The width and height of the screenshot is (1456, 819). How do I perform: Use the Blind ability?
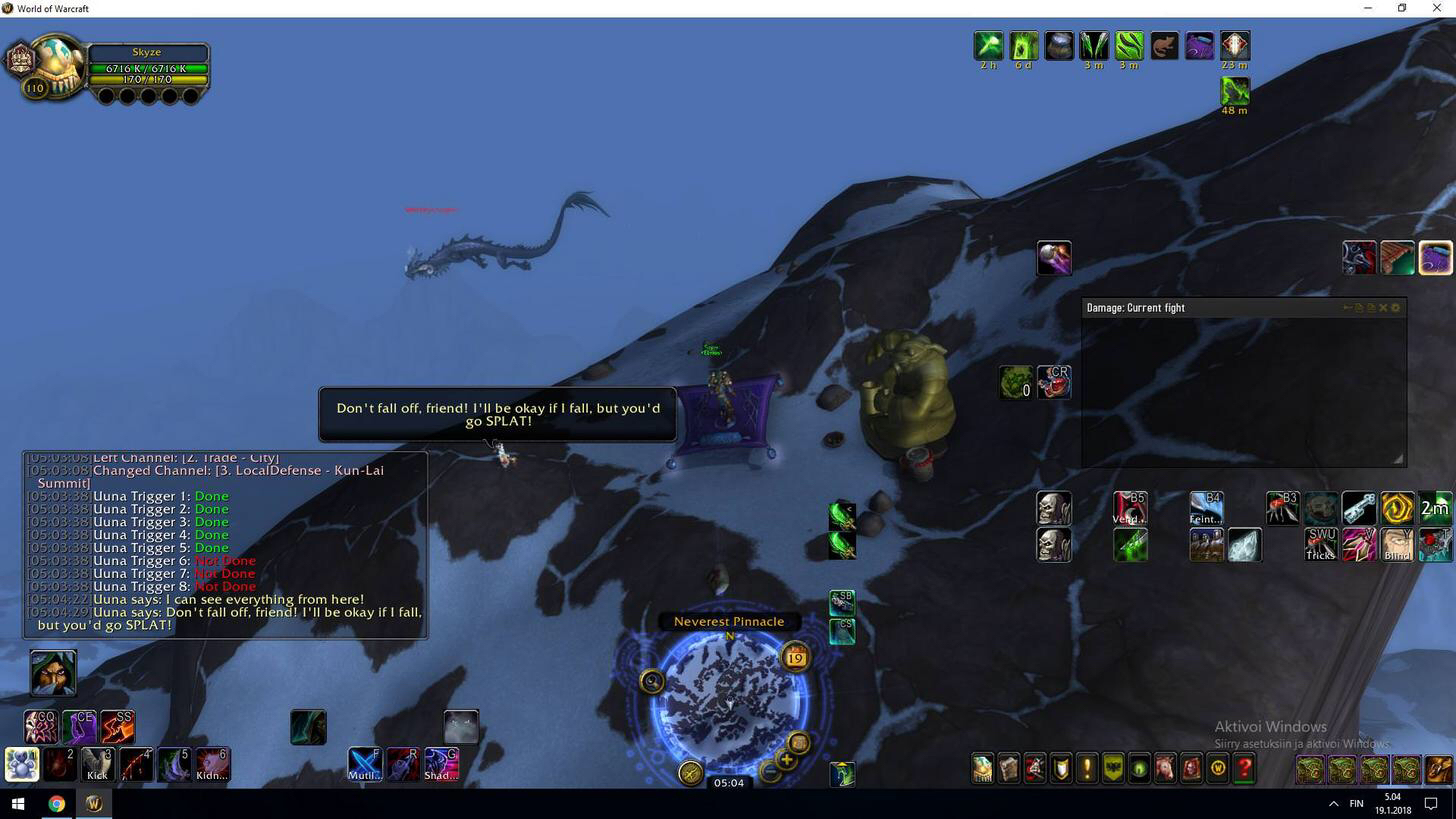tap(1397, 545)
